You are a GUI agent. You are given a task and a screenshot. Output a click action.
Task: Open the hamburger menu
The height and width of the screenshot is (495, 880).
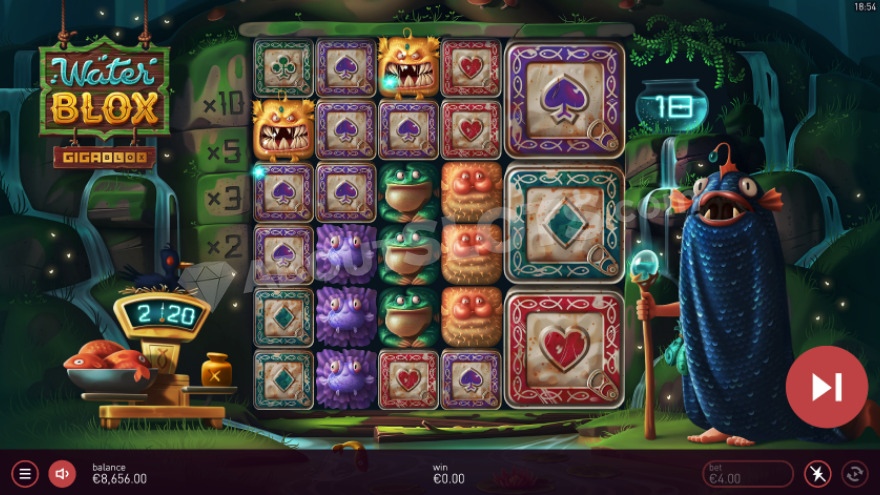coord(26,473)
